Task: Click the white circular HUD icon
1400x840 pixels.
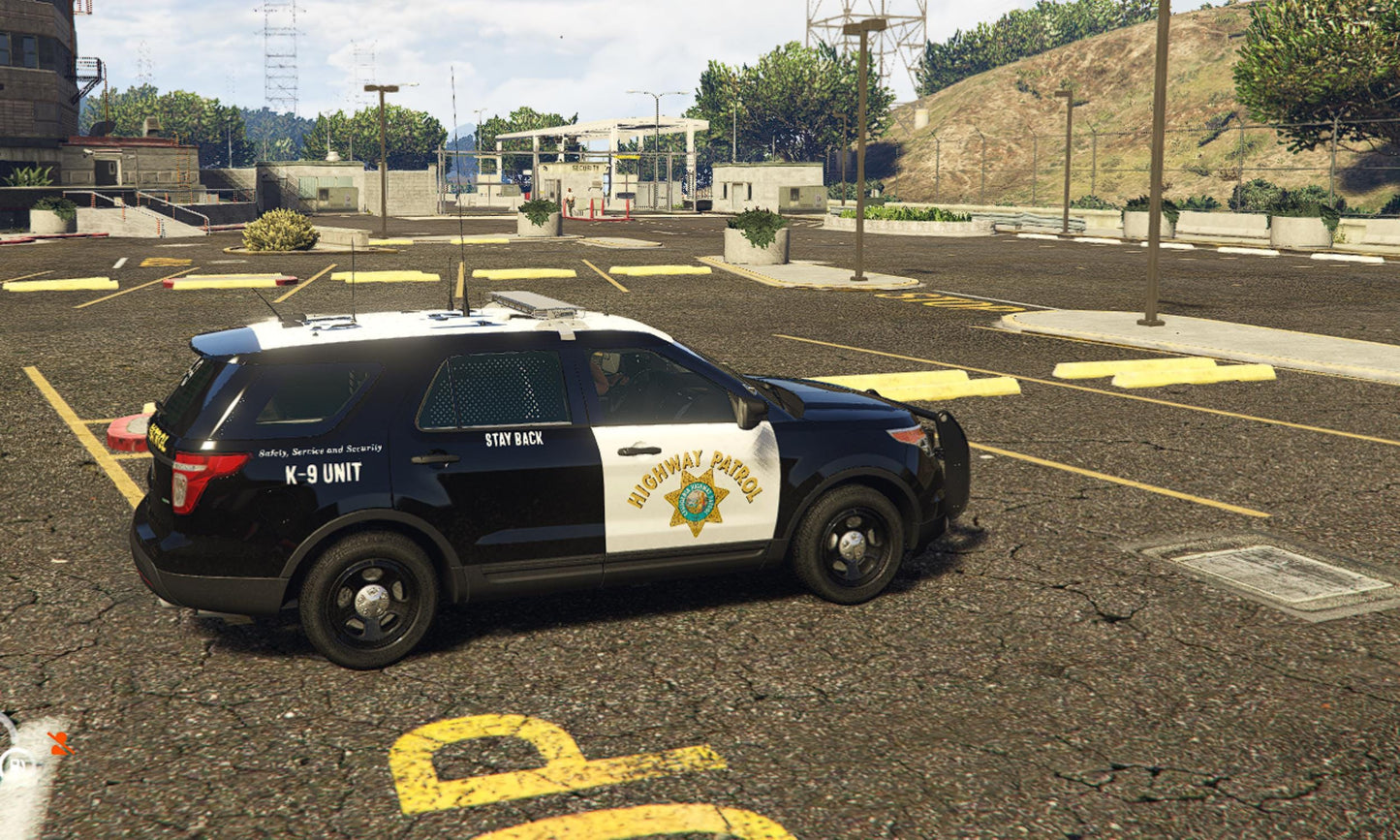Action: coord(16,765)
